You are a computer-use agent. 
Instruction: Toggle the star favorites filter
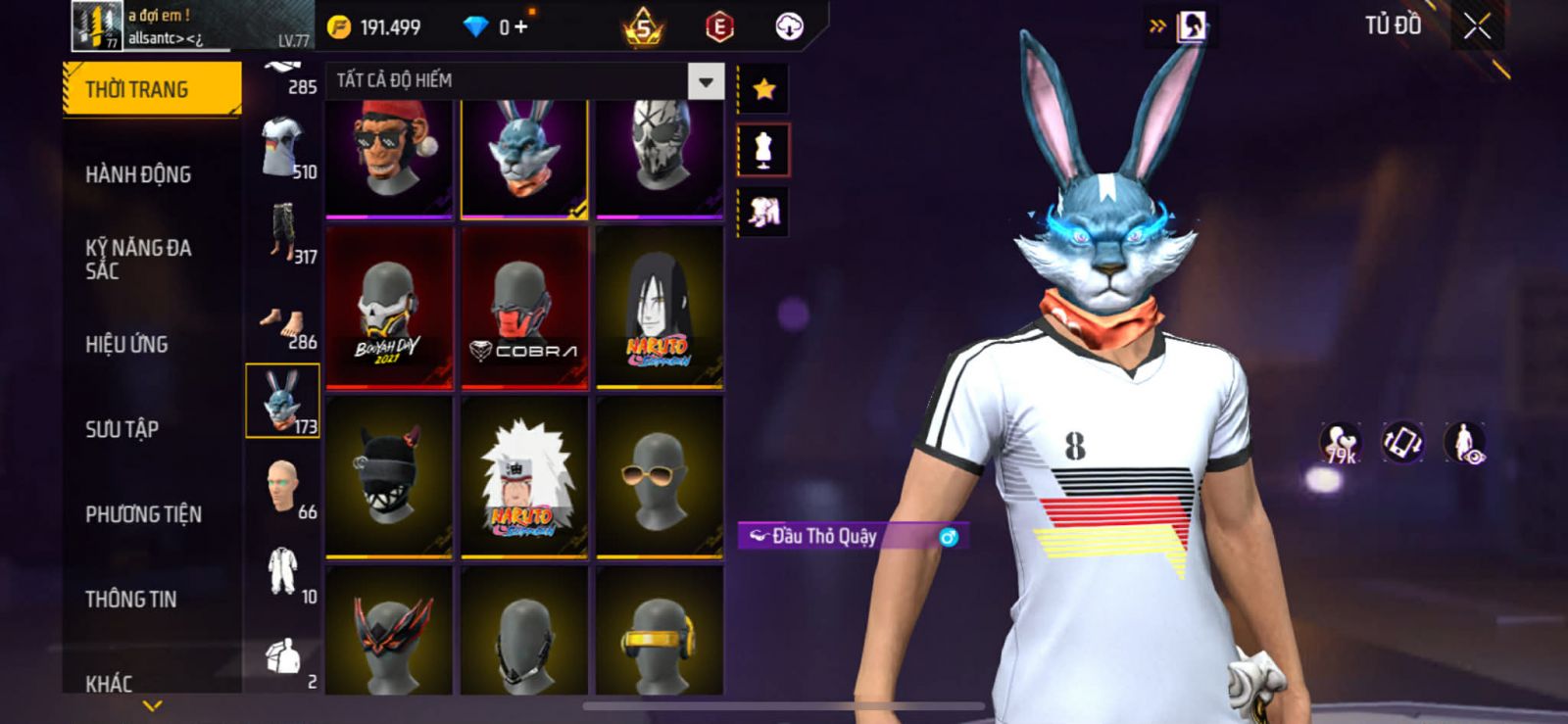(x=763, y=89)
